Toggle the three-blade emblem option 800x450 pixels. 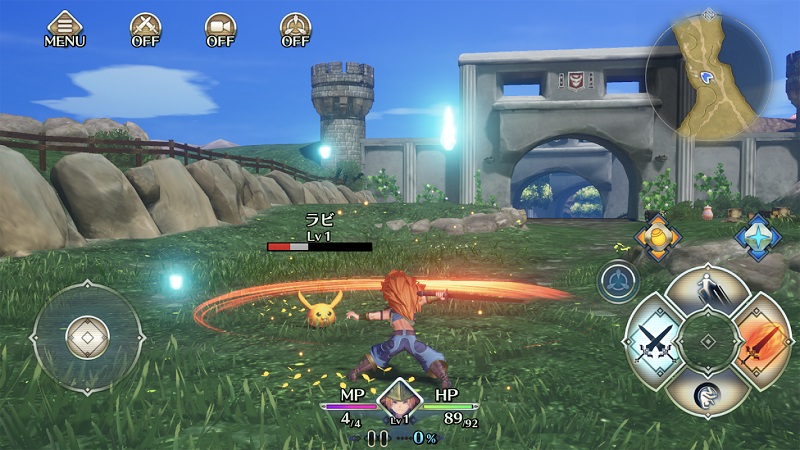coord(295,29)
